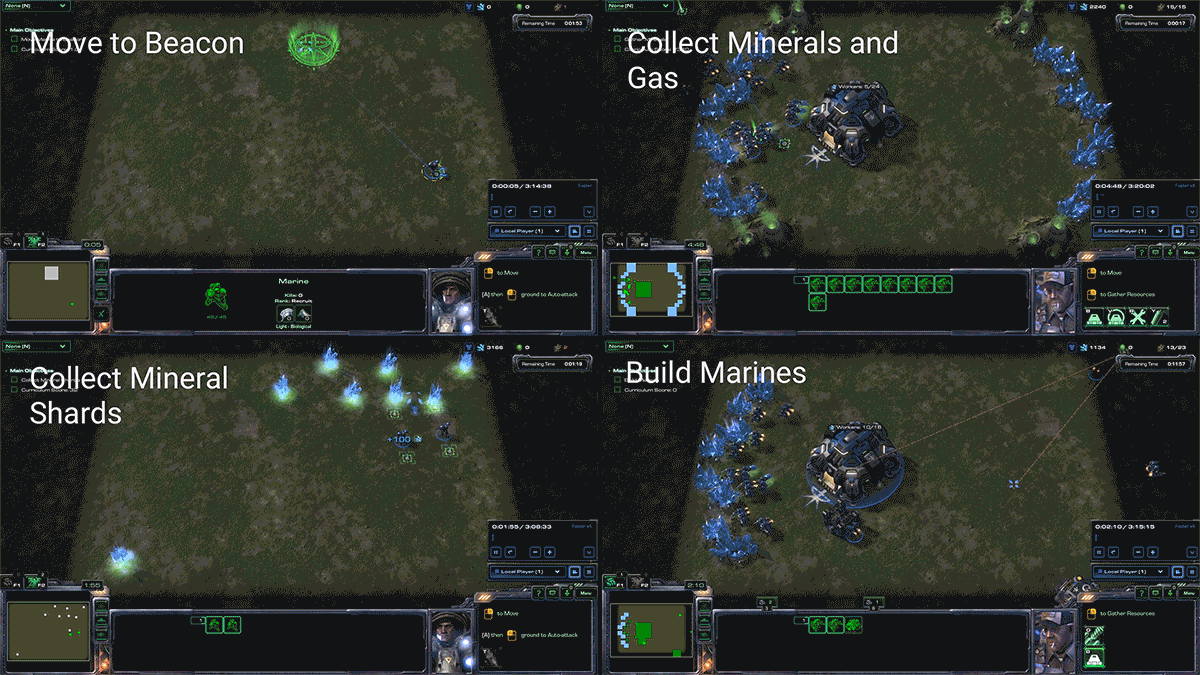This screenshot has width=1200, height=675.
Task: Open the Local Player dropdown in Move to Beacon panel
Action: click(x=528, y=231)
